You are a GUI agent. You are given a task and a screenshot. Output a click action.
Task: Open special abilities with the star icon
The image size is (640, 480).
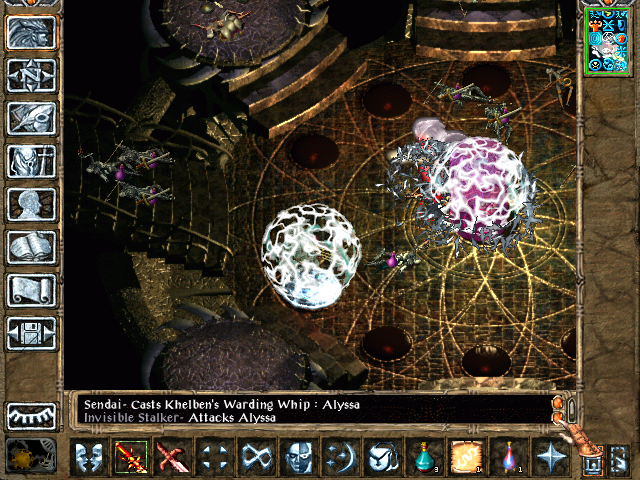tap(550, 458)
